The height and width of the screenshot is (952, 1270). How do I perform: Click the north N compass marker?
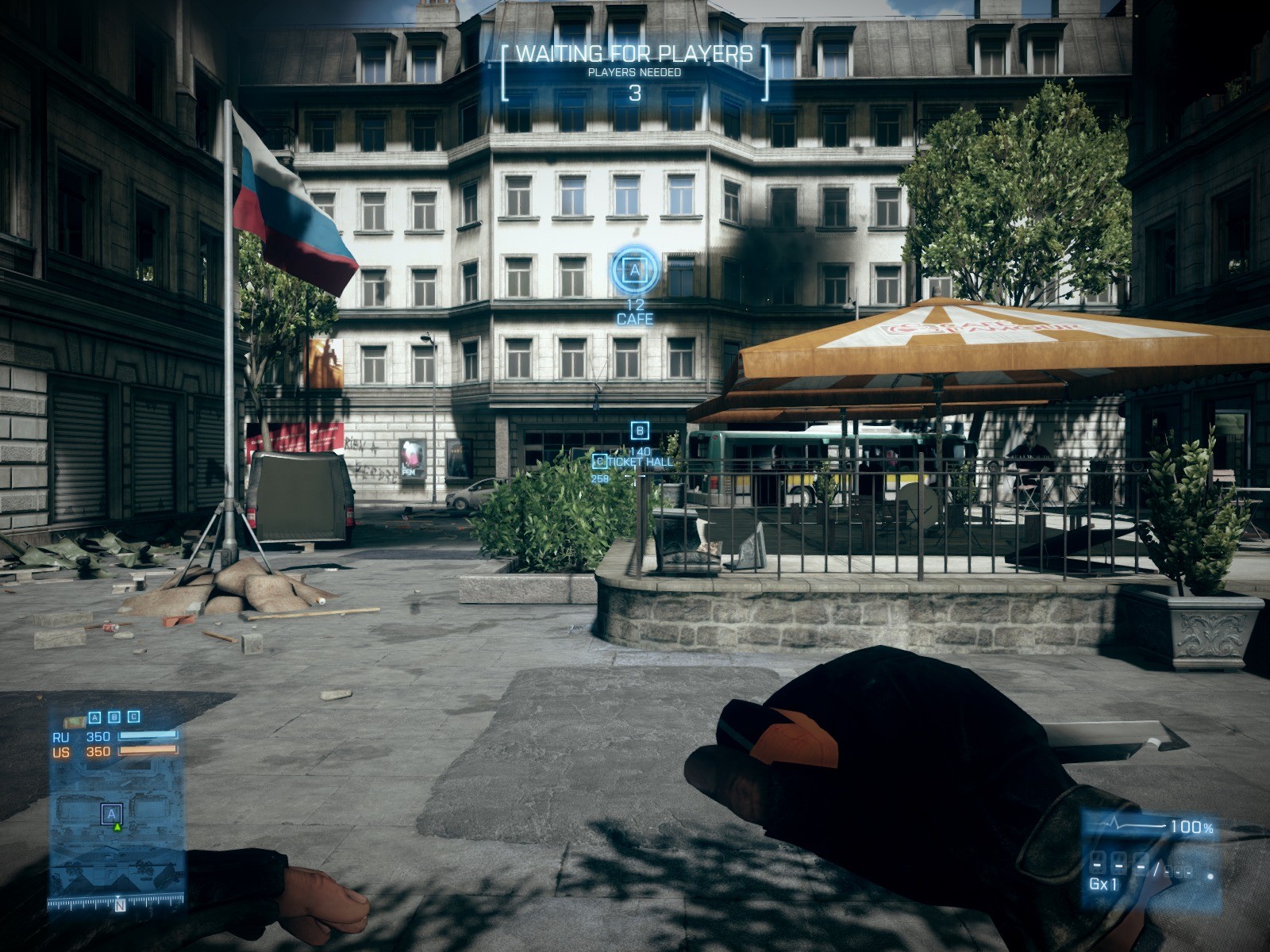point(120,904)
